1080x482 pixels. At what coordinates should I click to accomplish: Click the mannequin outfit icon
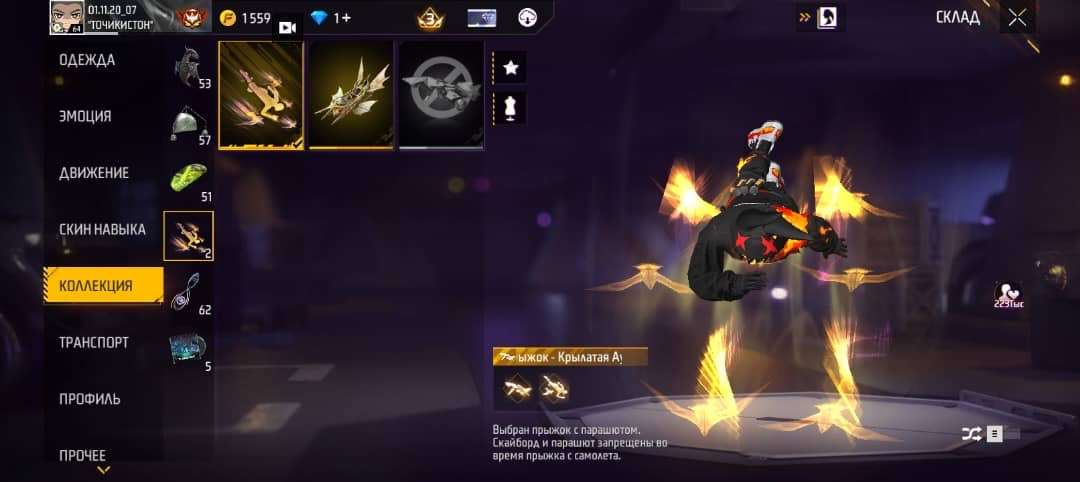510,107
